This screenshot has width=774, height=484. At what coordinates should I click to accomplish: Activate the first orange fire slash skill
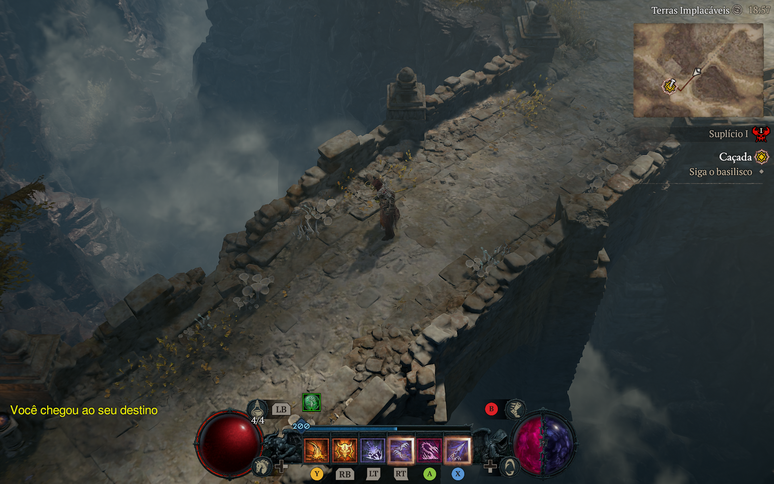tap(316, 450)
